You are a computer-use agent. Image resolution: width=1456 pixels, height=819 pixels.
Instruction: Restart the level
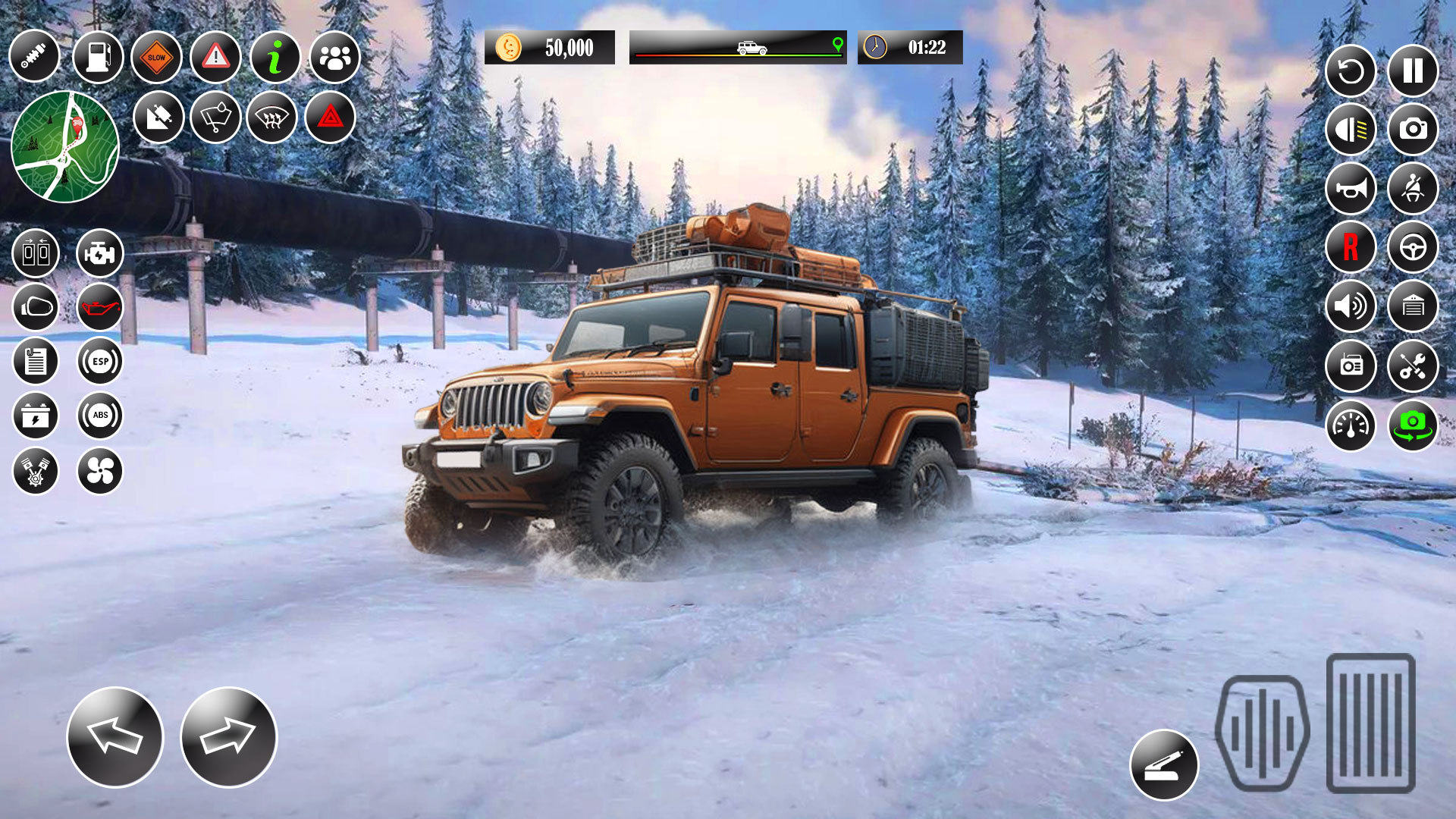tap(1351, 71)
